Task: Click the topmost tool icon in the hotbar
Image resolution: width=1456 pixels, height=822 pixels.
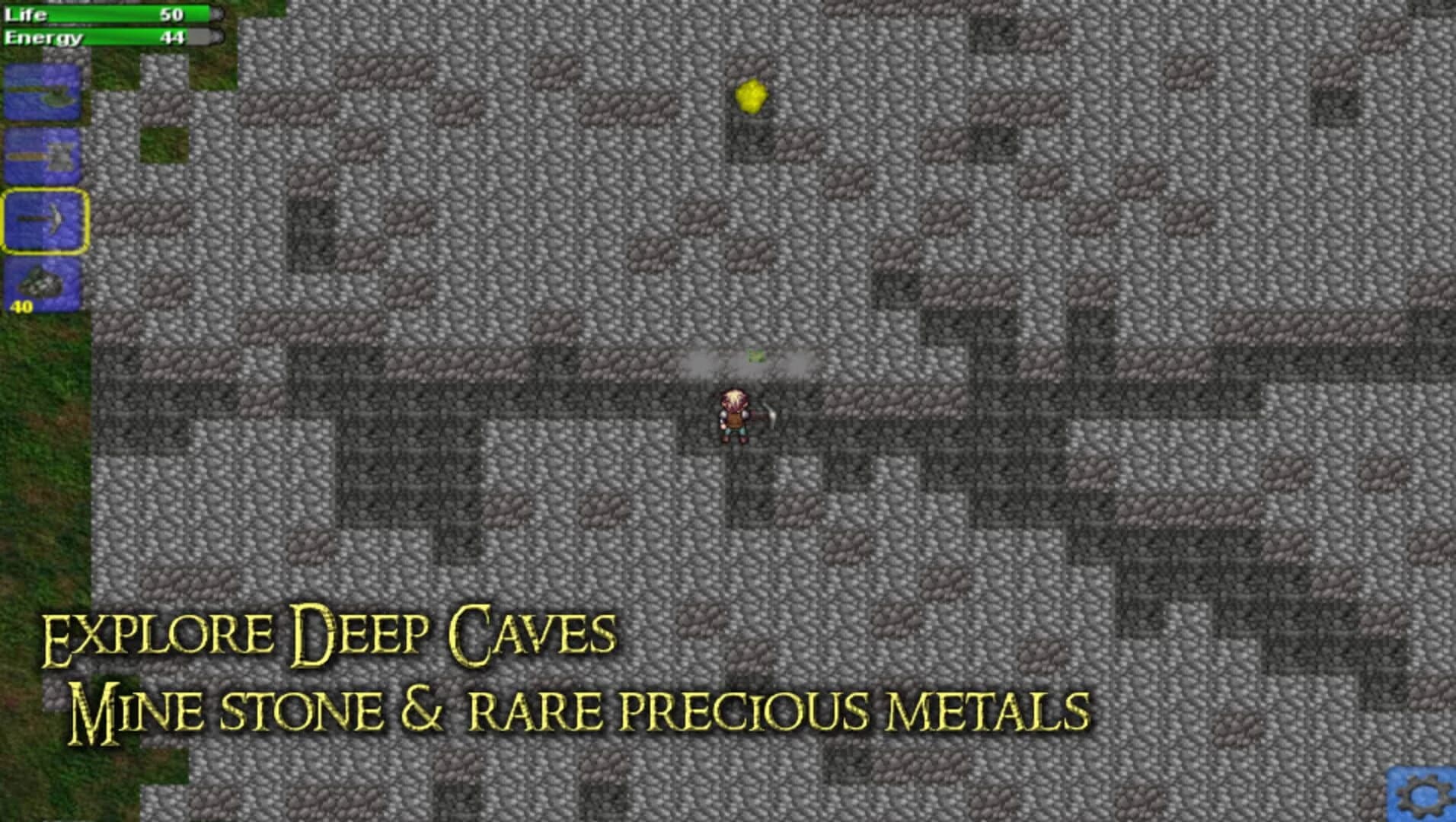Action: 41,91
